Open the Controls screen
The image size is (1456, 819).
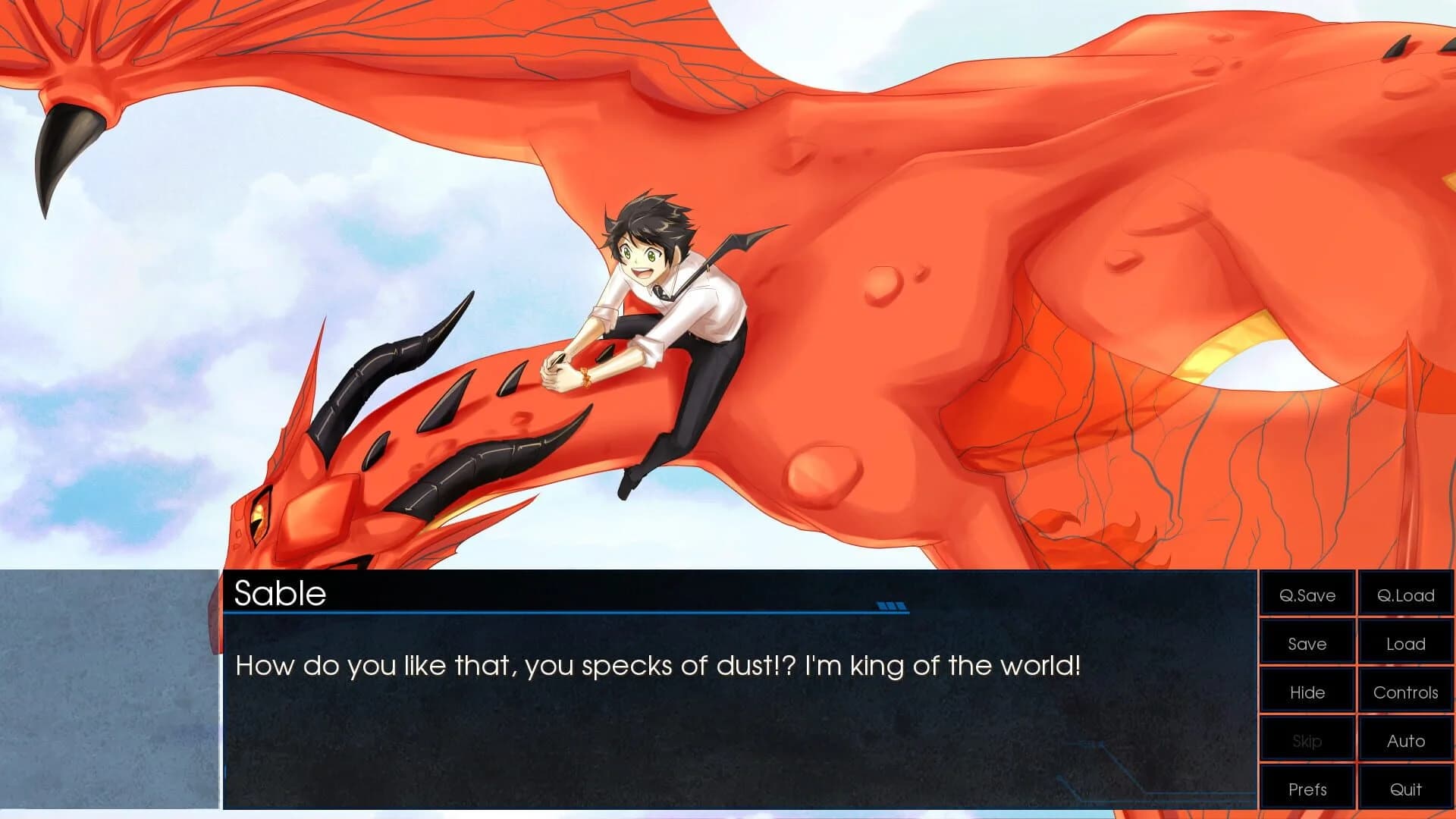pos(1405,692)
